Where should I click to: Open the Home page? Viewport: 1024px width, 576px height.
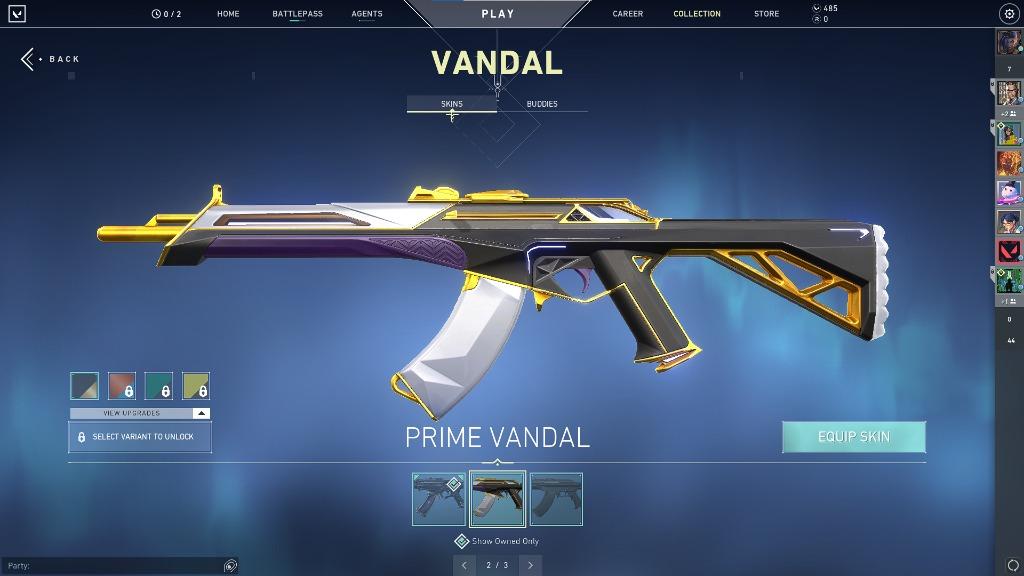tap(228, 14)
